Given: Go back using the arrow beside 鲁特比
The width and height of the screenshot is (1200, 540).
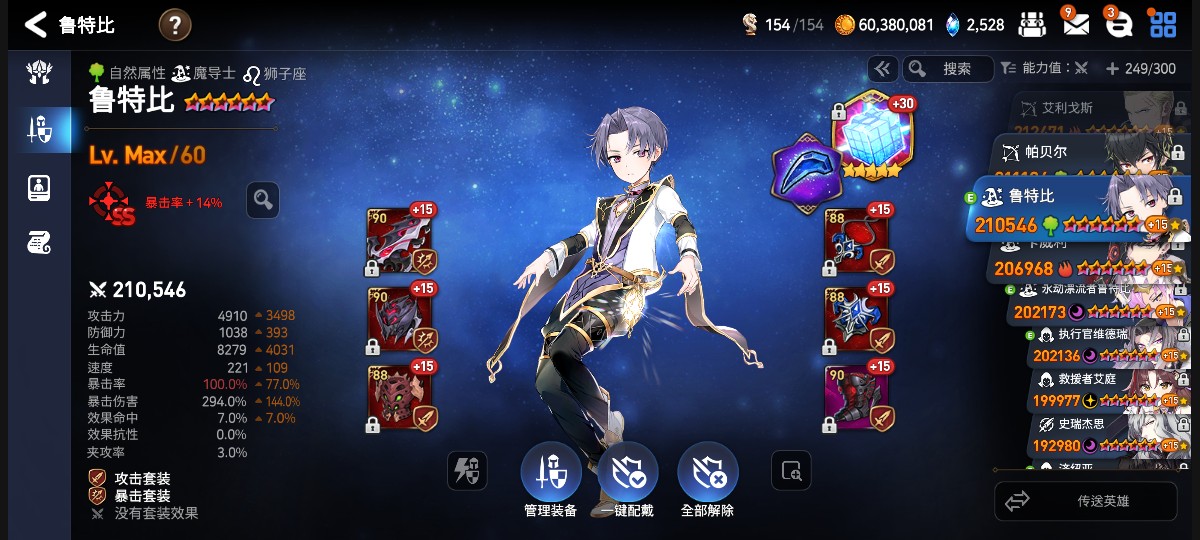Looking at the screenshot, I should (36, 25).
